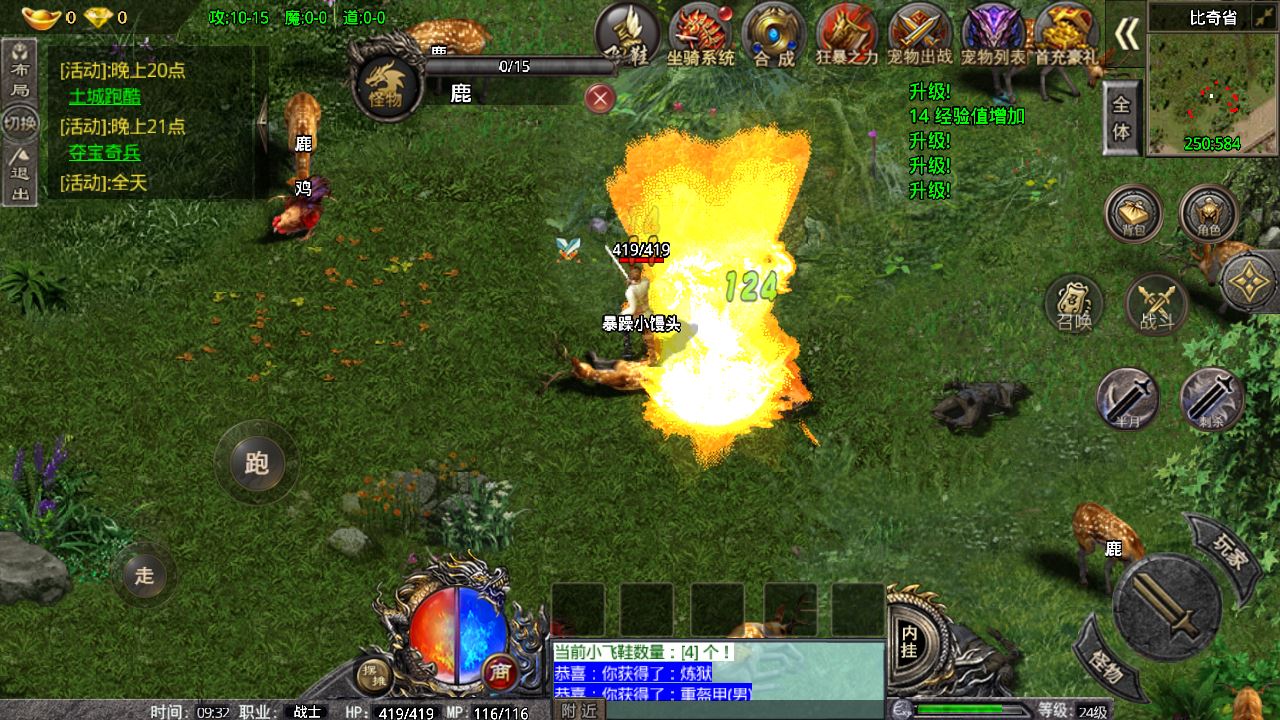Follow the 夺宝奇兵 activity link
This screenshot has height=720, width=1280.
[104, 153]
